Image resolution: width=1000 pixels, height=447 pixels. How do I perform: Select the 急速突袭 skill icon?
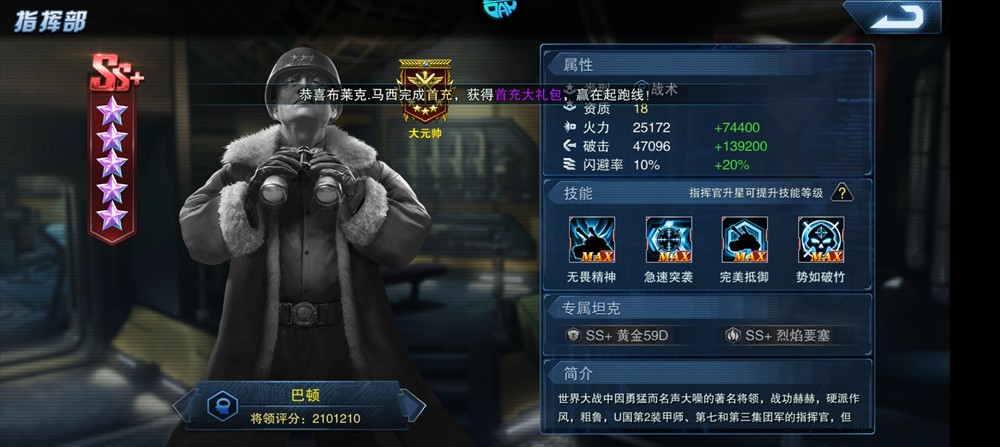[x=668, y=240]
